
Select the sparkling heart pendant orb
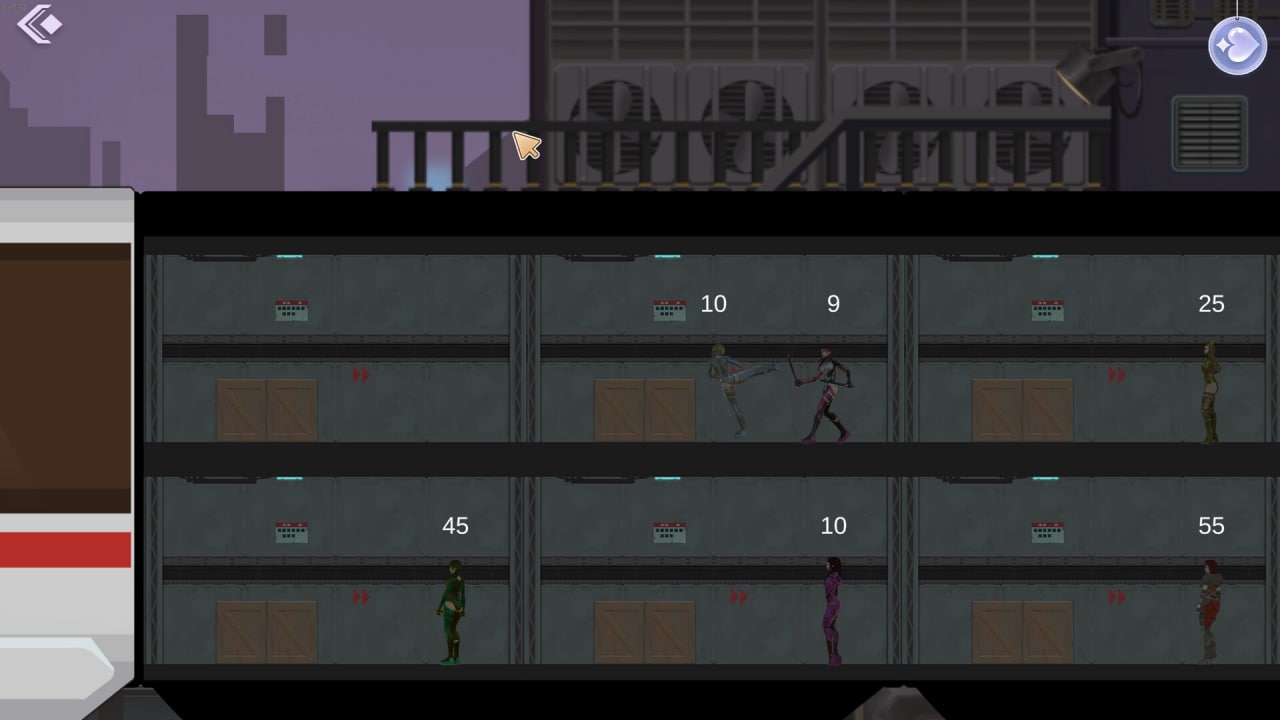click(x=1237, y=45)
